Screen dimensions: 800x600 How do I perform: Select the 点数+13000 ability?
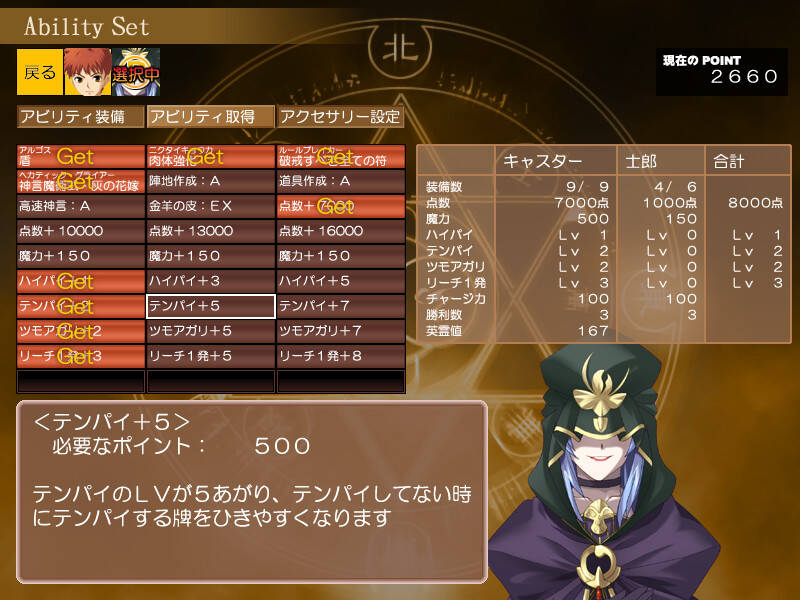pos(211,232)
